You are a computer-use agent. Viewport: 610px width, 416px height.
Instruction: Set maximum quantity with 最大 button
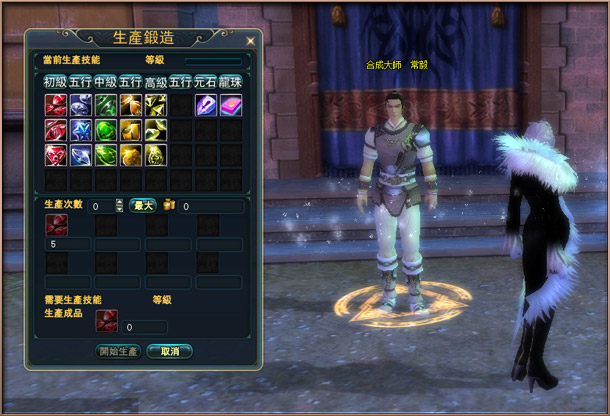[143, 206]
